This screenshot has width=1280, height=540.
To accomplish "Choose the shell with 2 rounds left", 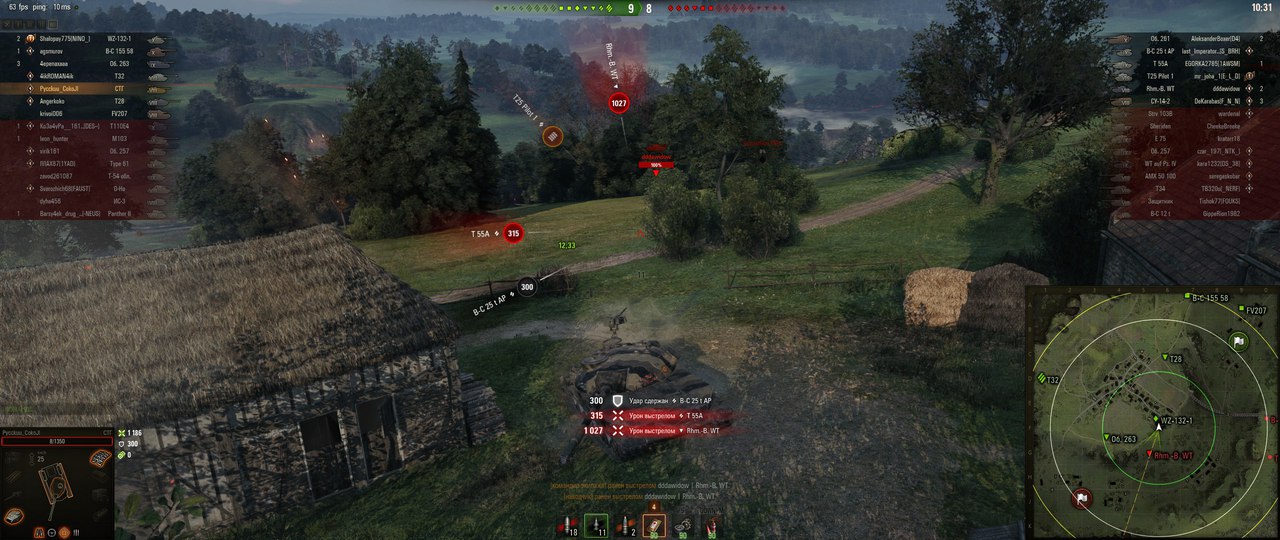I will click(x=624, y=525).
